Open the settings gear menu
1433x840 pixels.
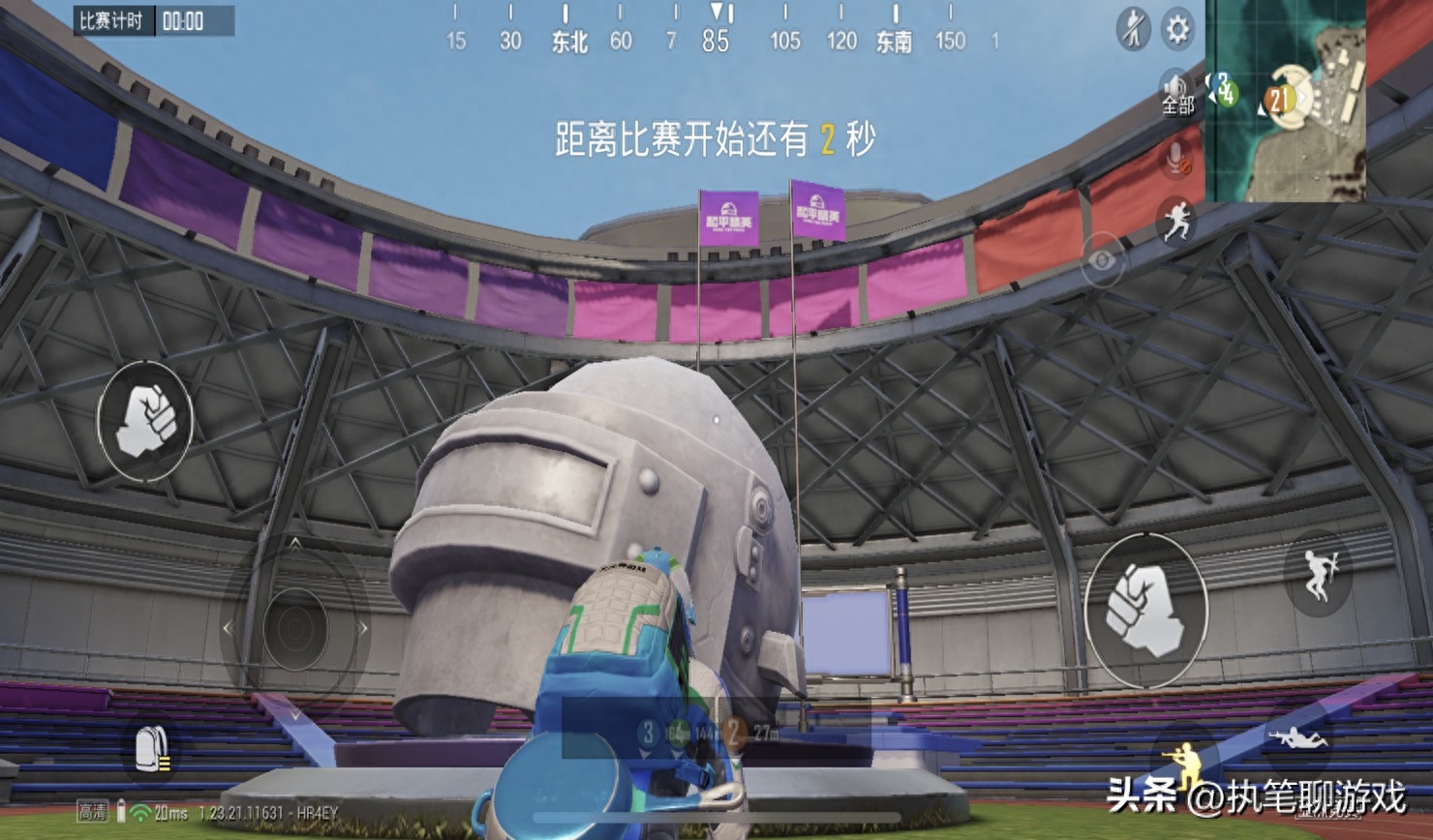1176,30
